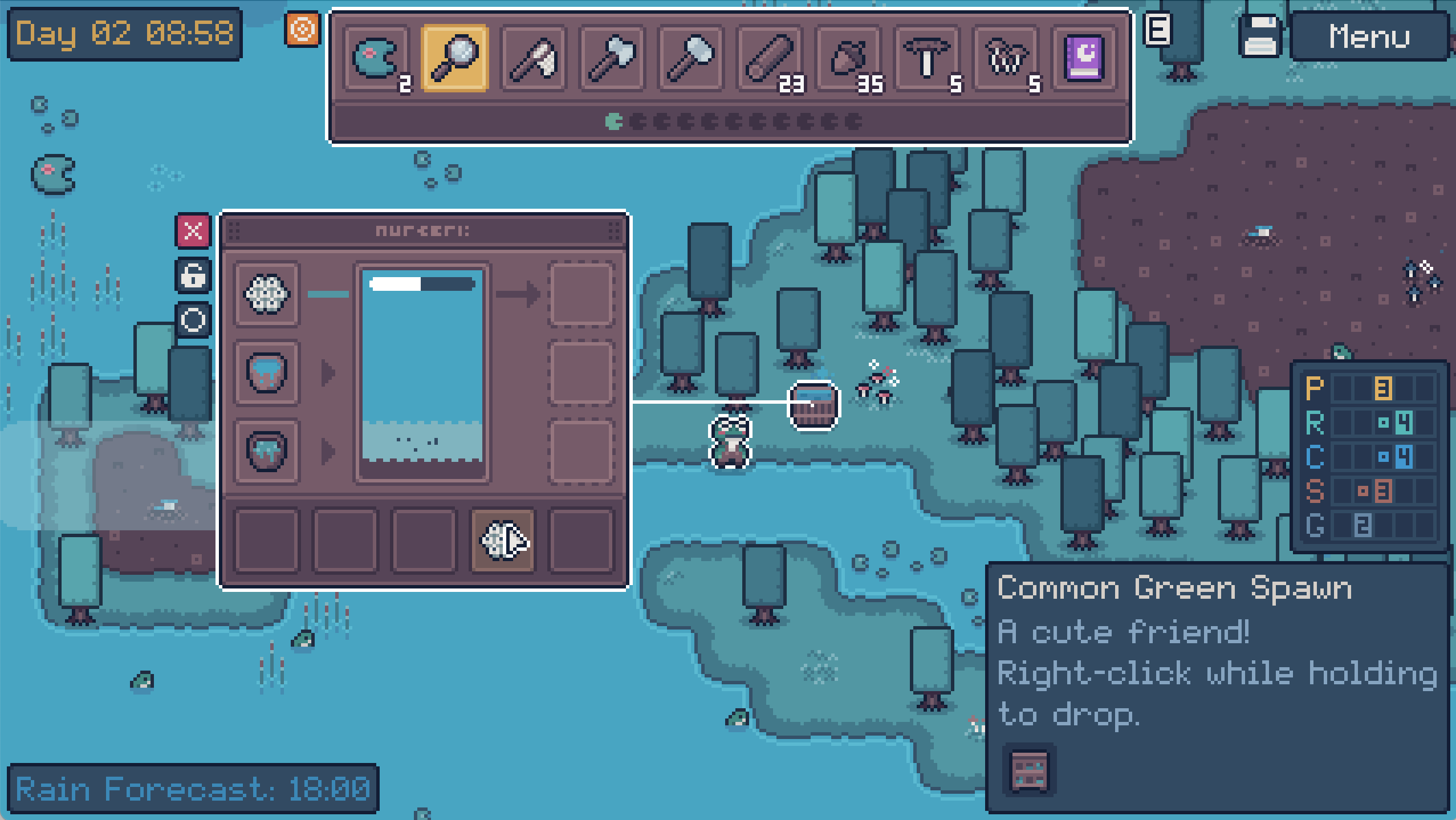1456x820 pixels.
Task: Click the frogspawn input slot in nursery
Action: click(266, 294)
